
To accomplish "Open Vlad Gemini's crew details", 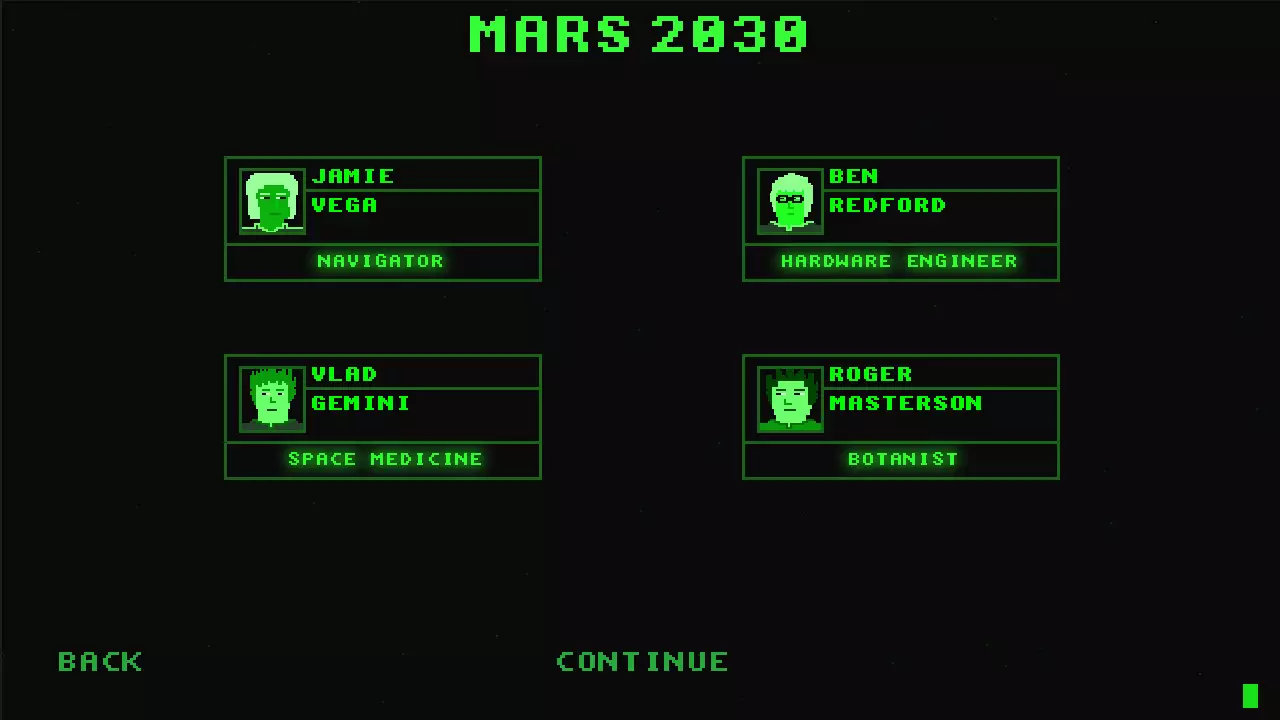I will (x=383, y=417).
